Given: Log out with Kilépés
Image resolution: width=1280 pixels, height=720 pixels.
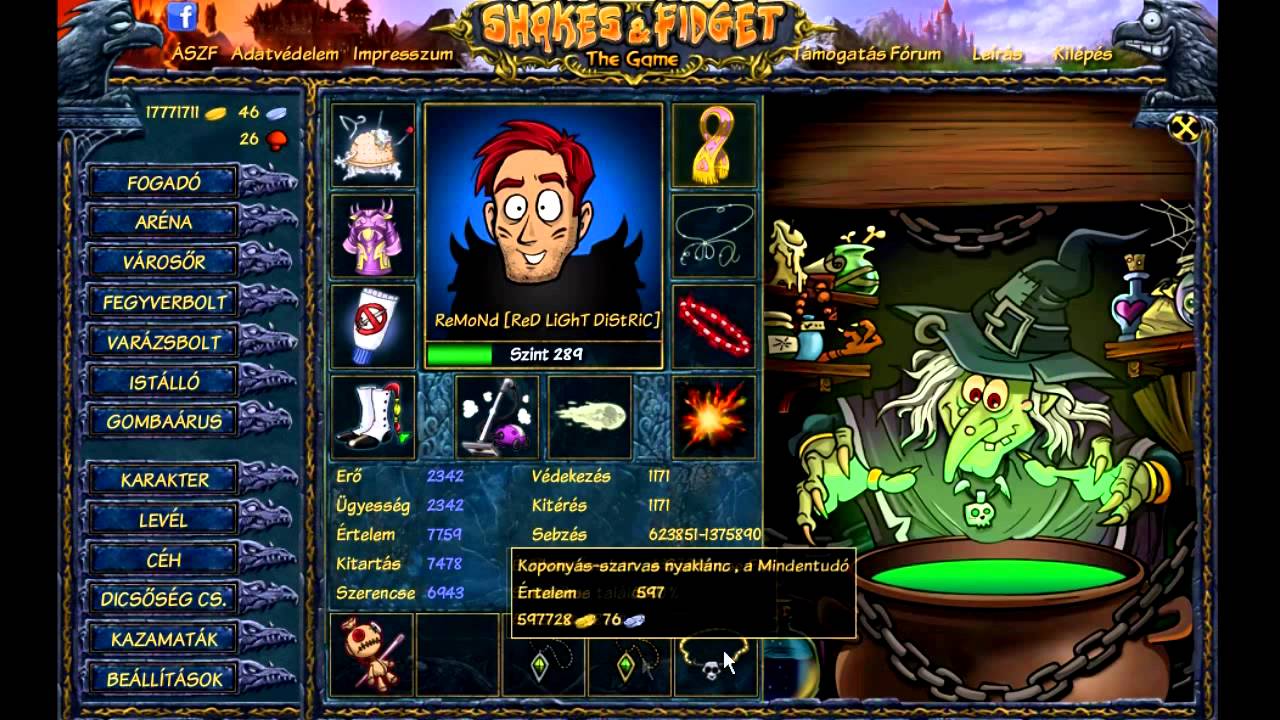Looking at the screenshot, I should 1082,54.
